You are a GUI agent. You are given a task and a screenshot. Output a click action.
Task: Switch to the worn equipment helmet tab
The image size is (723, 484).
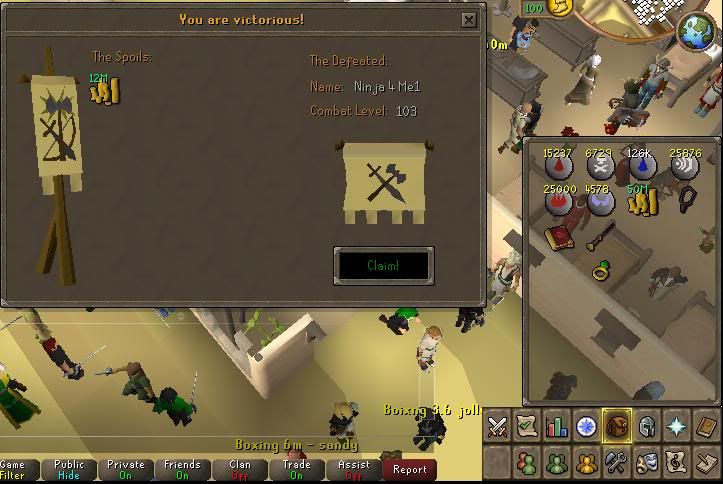click(x=646, y=427)
